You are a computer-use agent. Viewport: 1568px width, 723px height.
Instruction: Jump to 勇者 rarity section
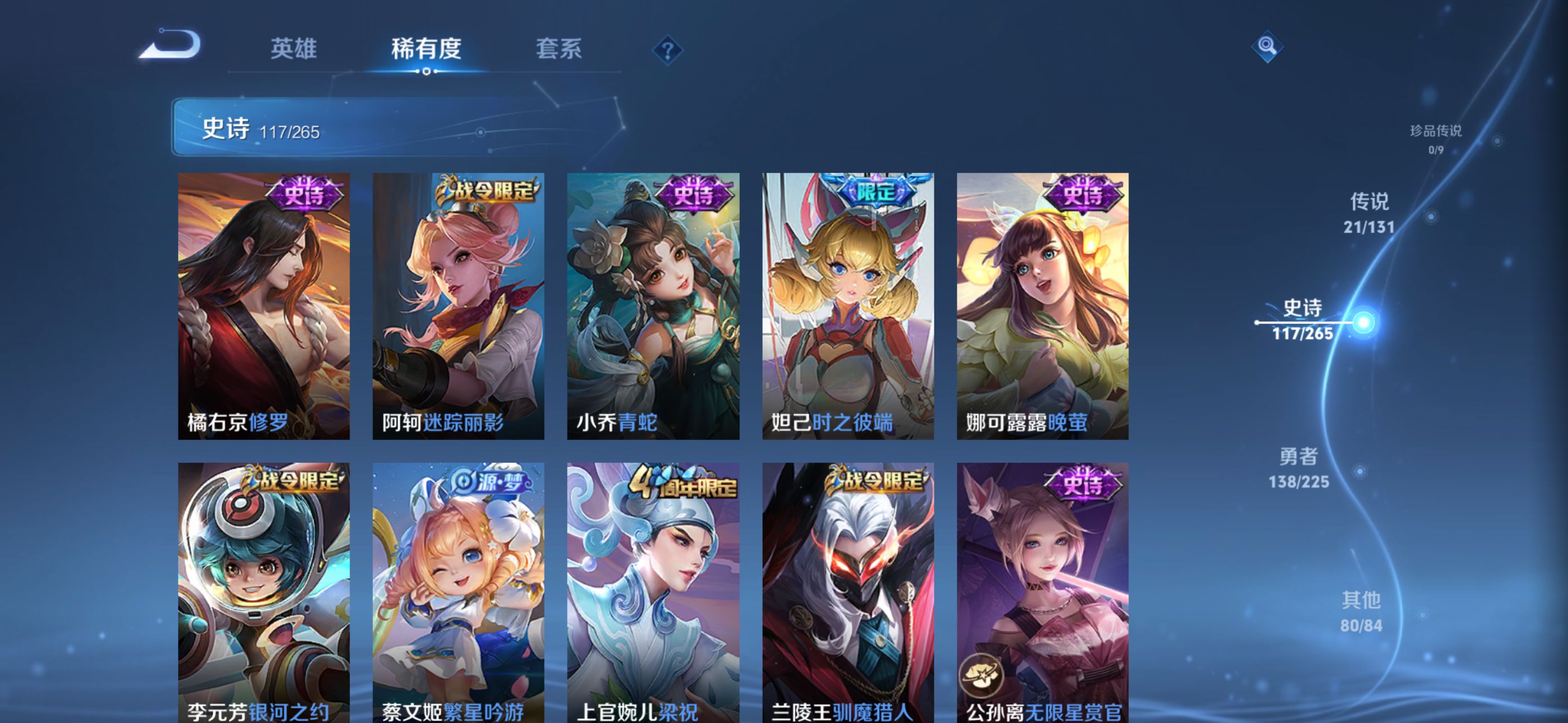[1298, 467]
